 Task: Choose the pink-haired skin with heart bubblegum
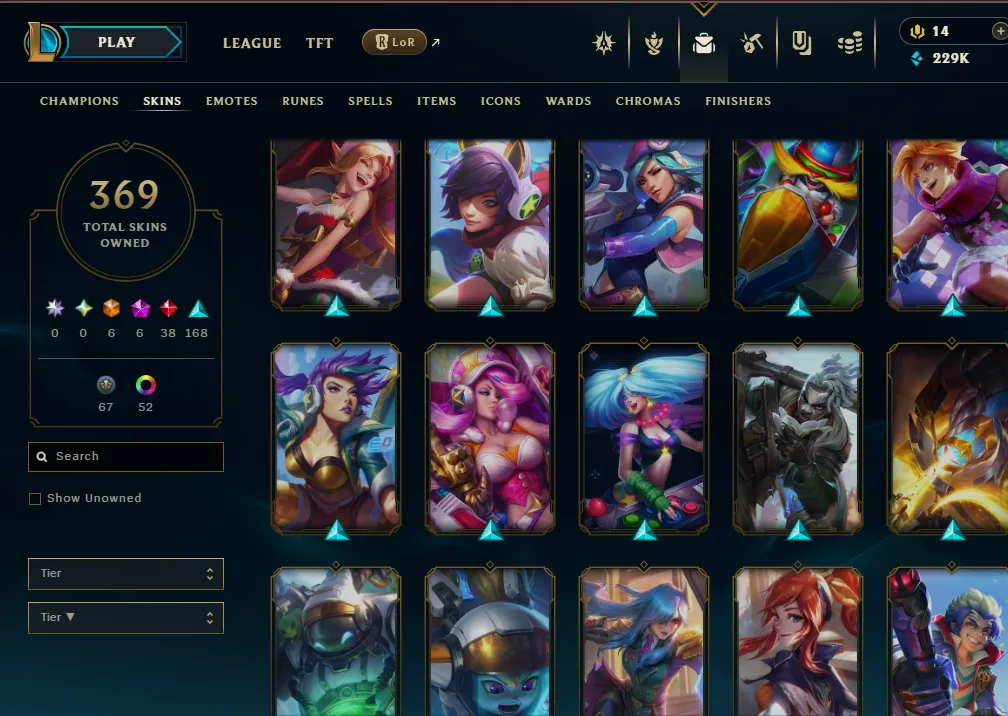point(490,438)
